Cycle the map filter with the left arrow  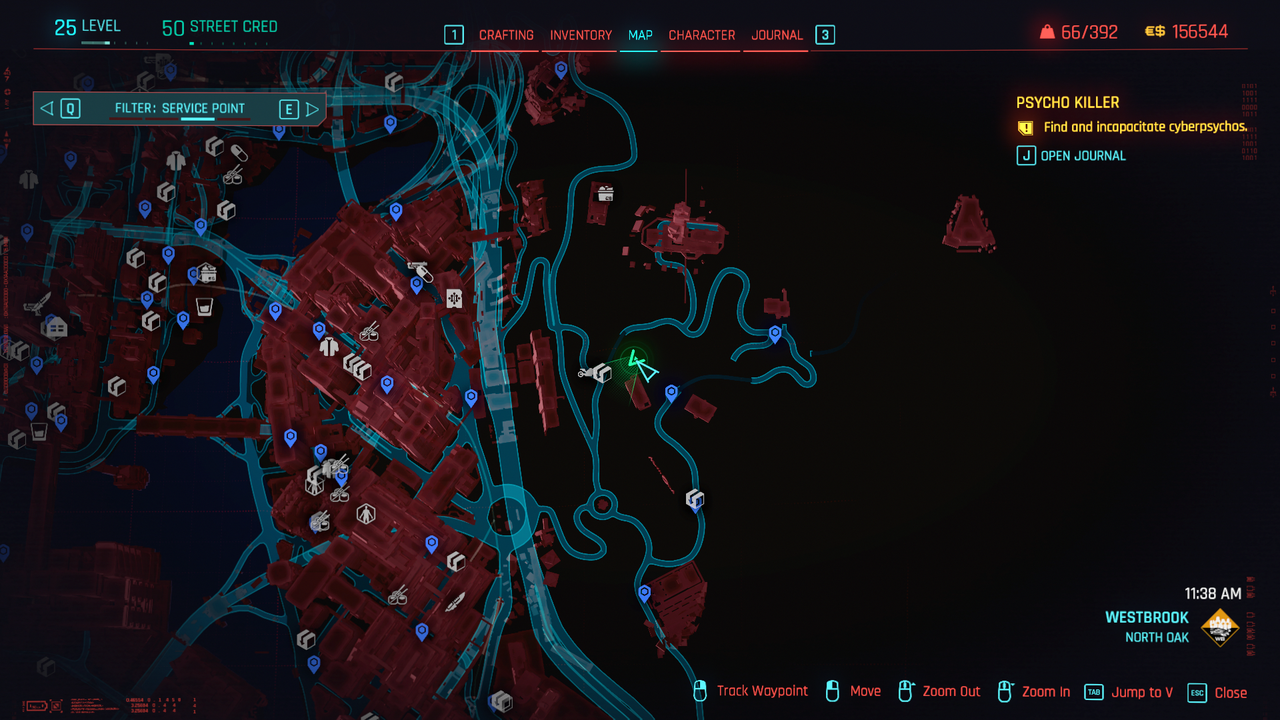click(x=47, y=109)
